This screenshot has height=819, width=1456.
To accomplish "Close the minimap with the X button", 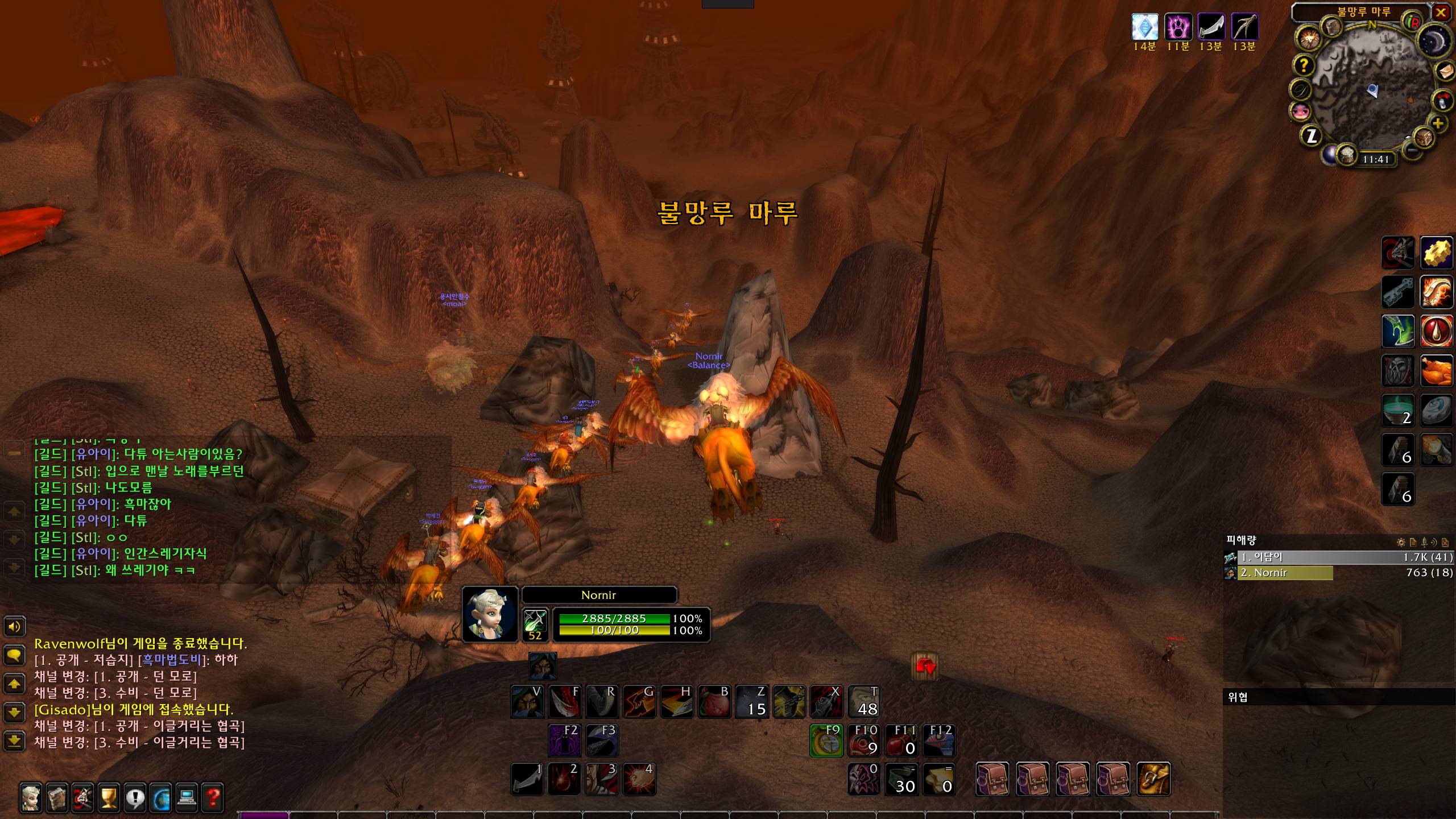I will tap(1441, 13).
